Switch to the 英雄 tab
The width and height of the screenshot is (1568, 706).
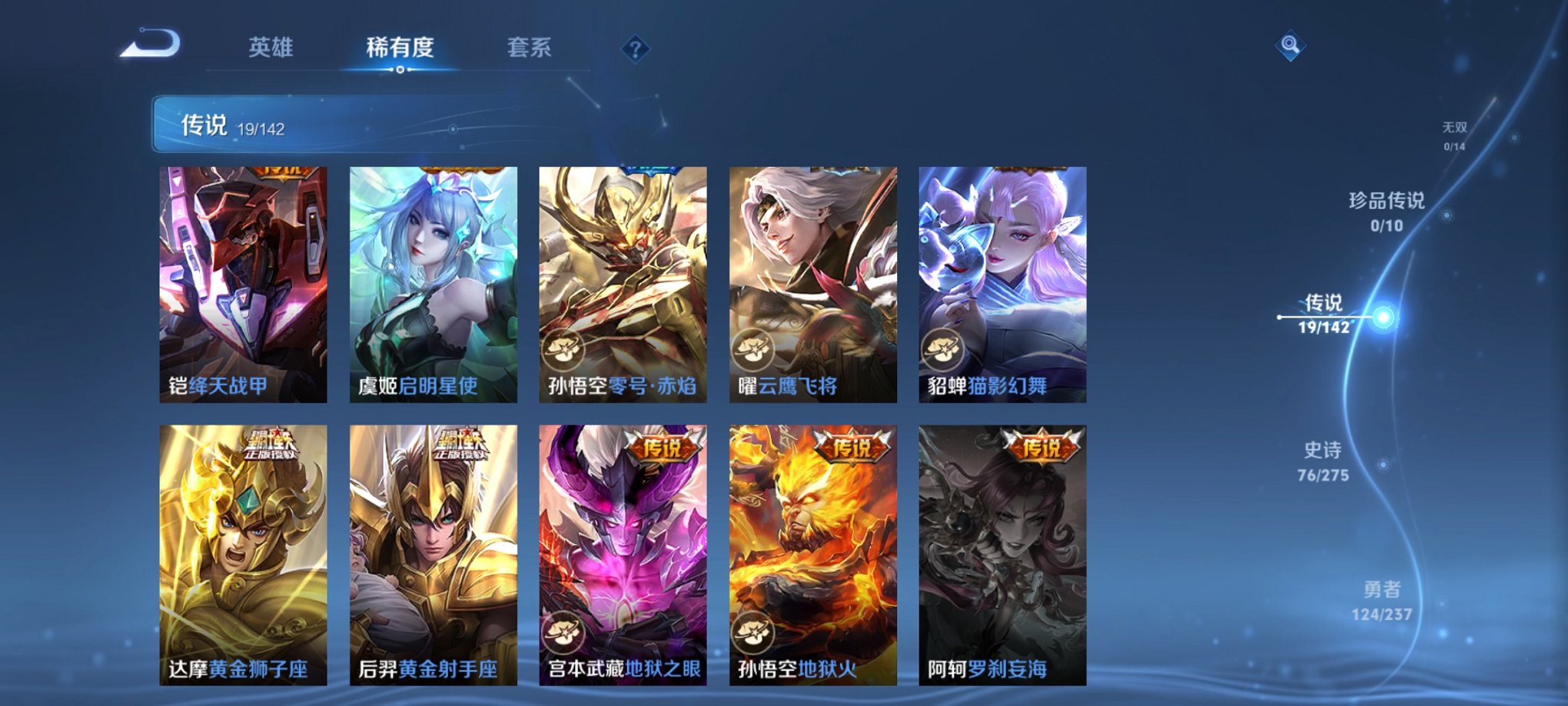(269, 46)
